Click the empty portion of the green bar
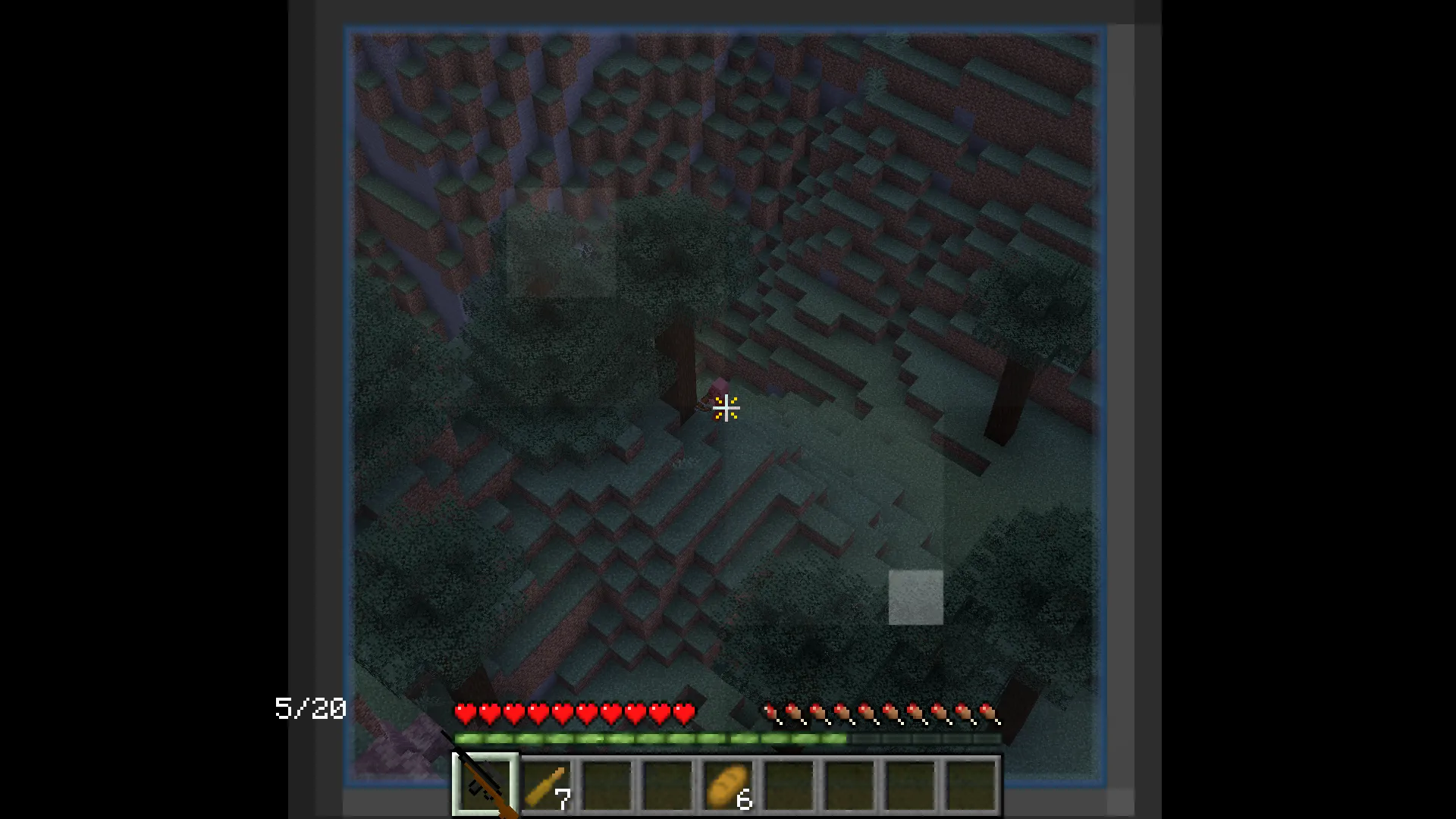 pos(925,738)
